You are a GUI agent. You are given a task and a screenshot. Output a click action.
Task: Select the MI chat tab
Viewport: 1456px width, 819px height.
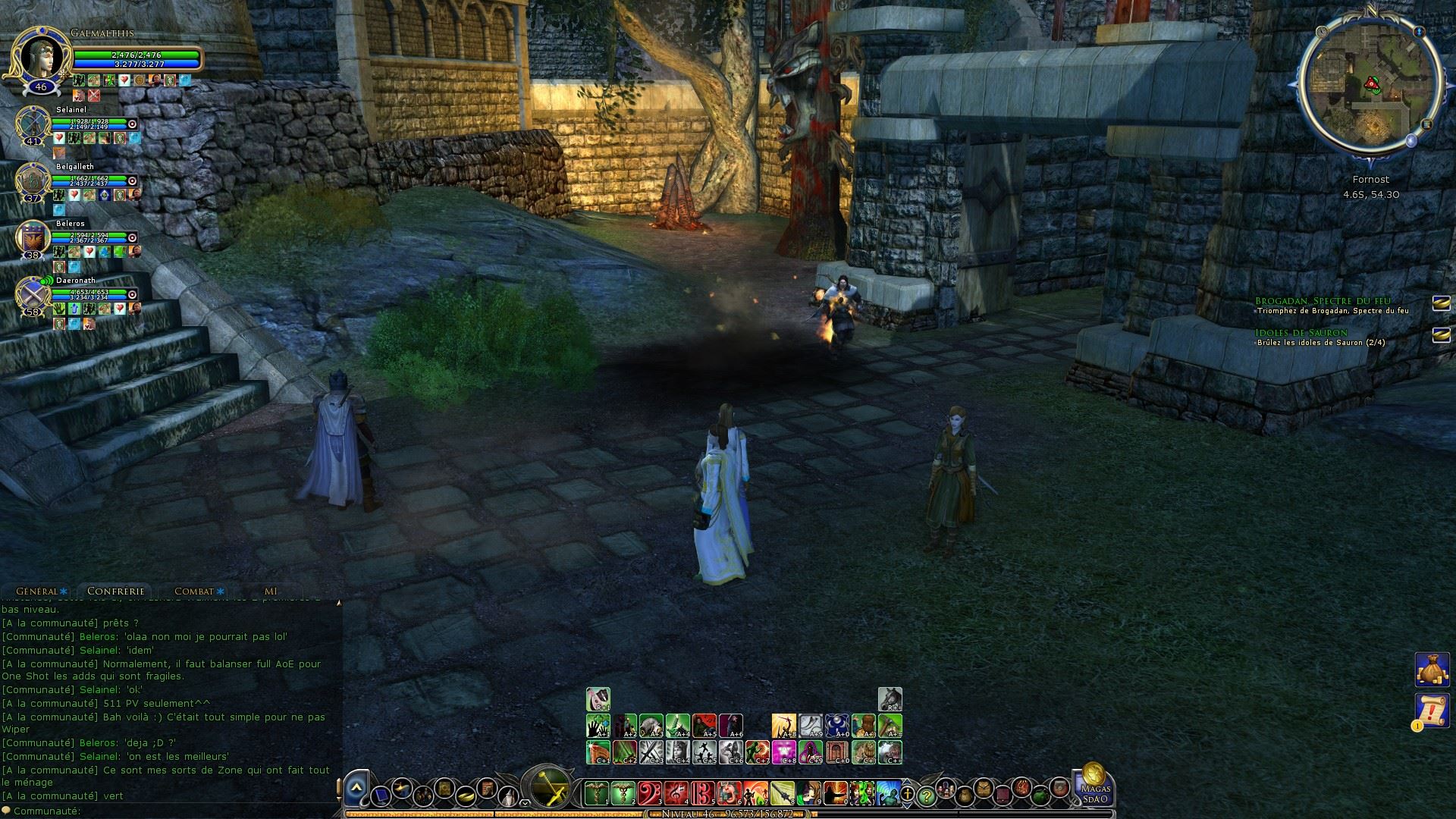271,591
